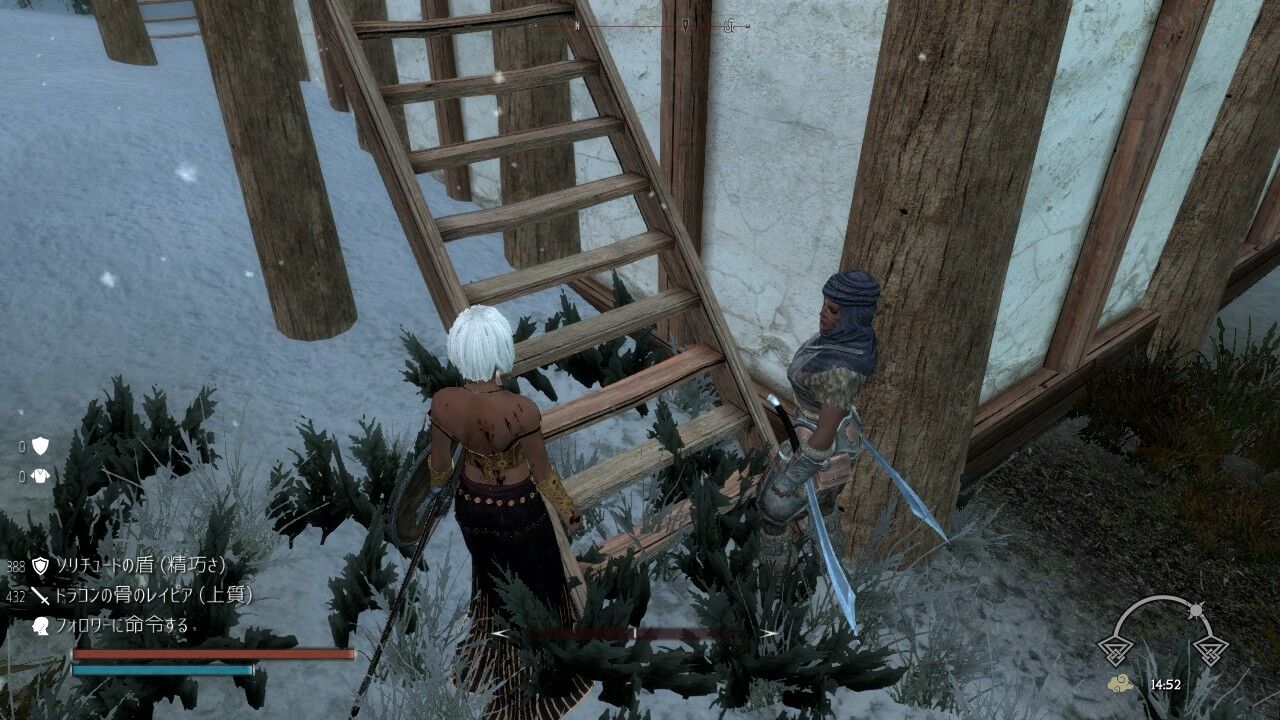The image size is (1280, 720).
Task: Click the armor clothing icon showing 0
Action: (x=42, y=476)
